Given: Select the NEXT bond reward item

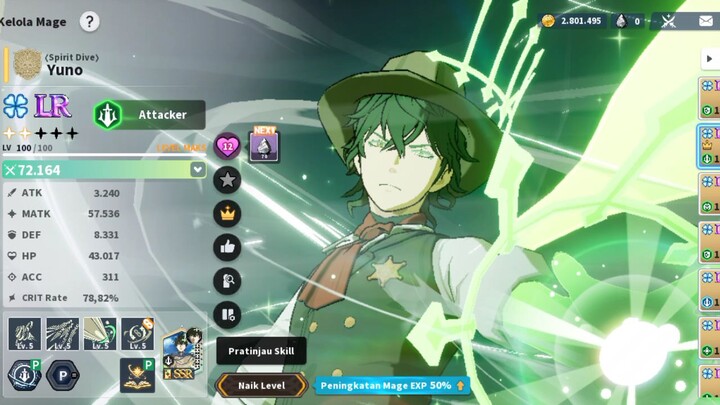Looking at the screenshot, I should [x=264, y=146].
